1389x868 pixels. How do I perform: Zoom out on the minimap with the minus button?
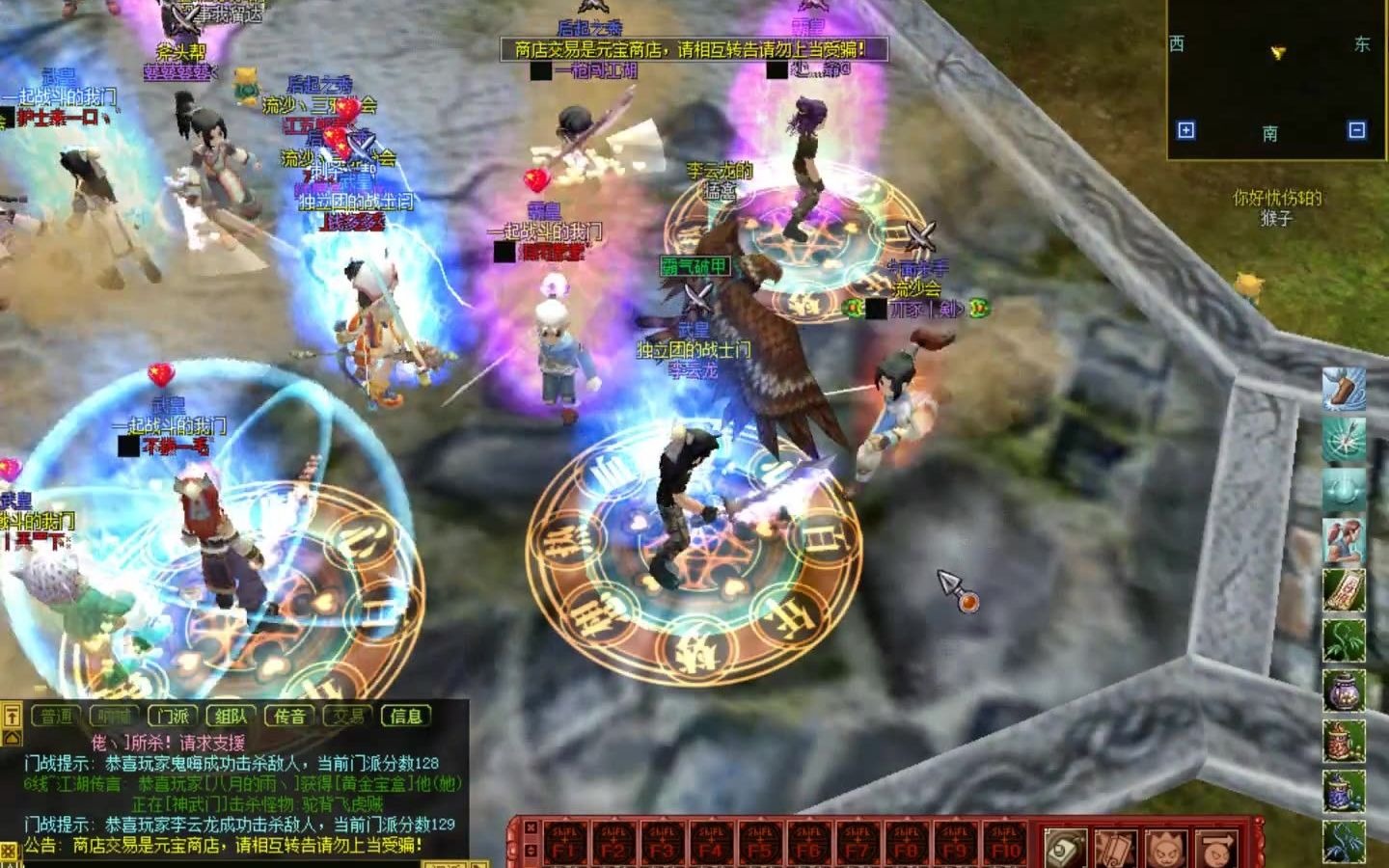[1356, 131]
